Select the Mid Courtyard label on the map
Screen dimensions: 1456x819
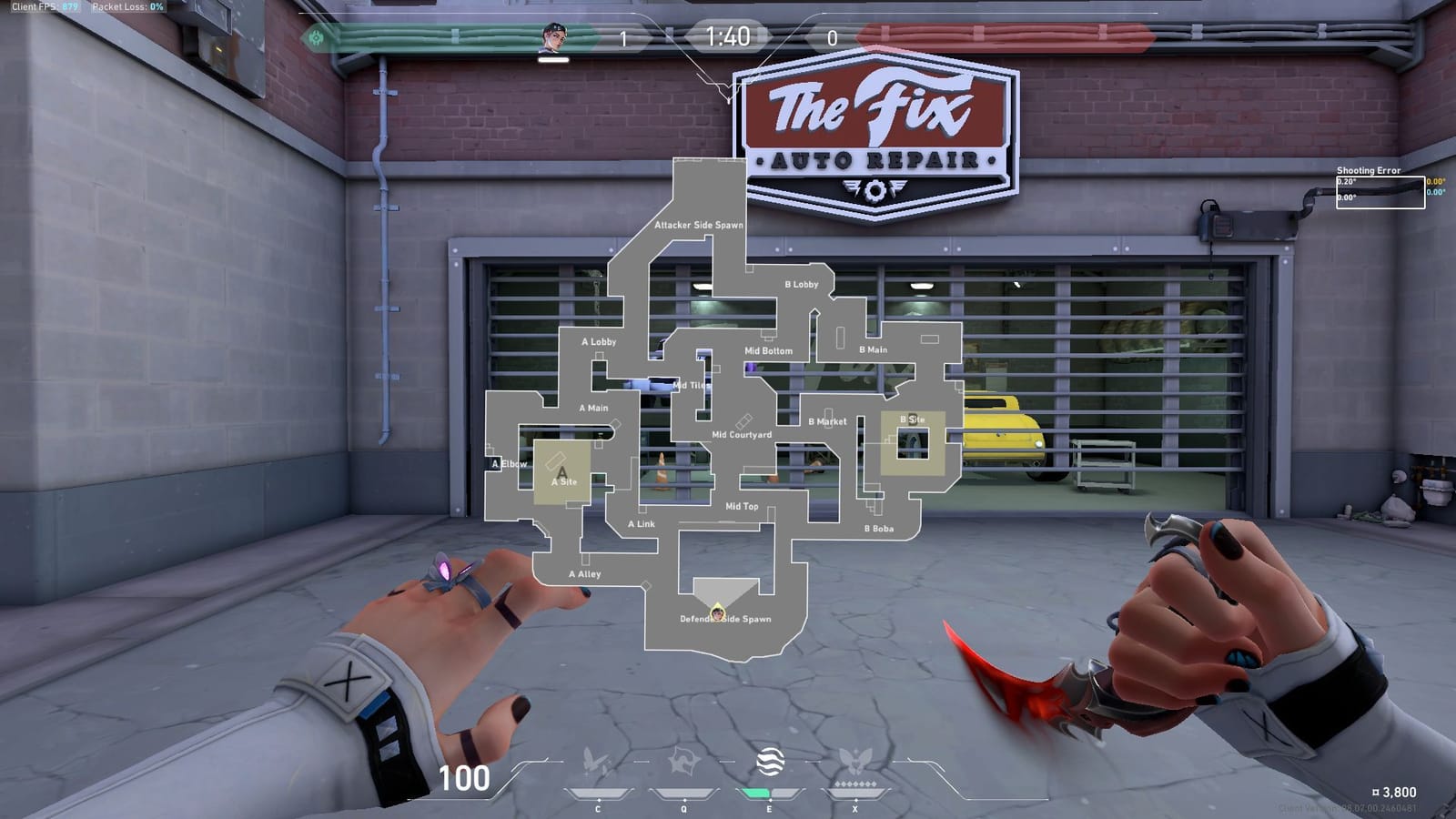(x=743, y=436)
